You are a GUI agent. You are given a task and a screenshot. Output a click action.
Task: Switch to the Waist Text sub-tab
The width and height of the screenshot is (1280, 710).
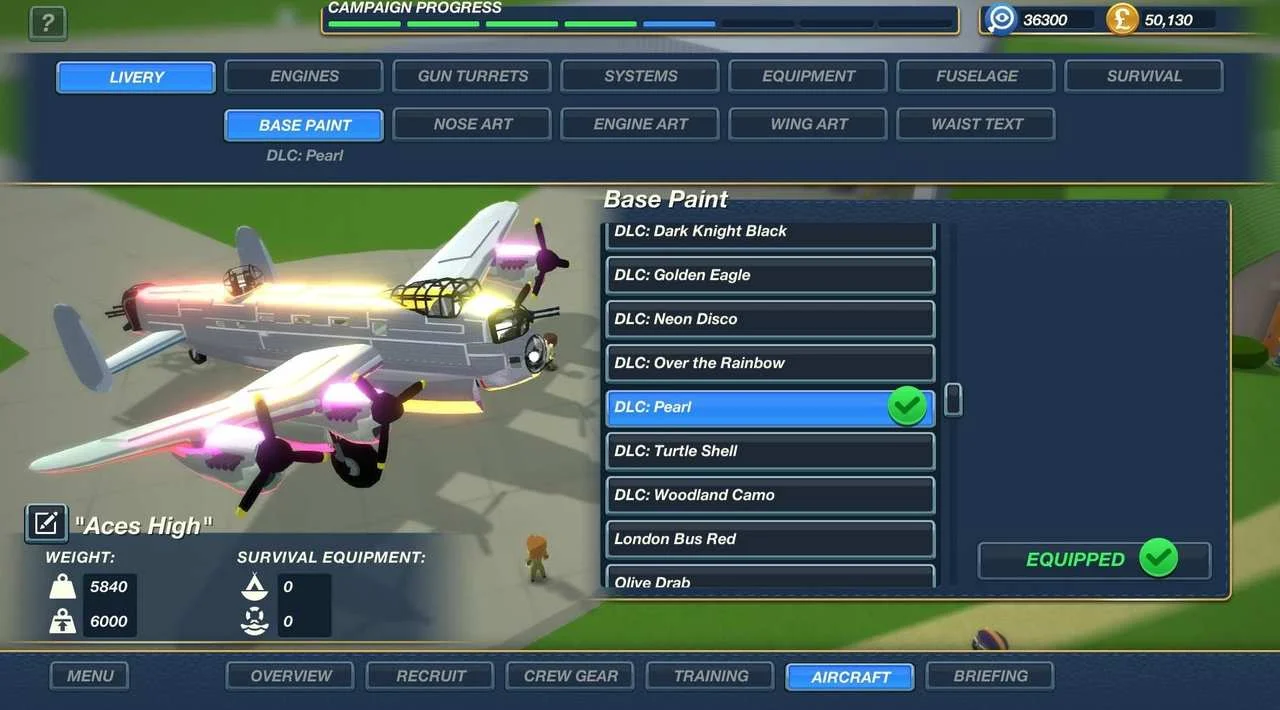click(976, 124)
